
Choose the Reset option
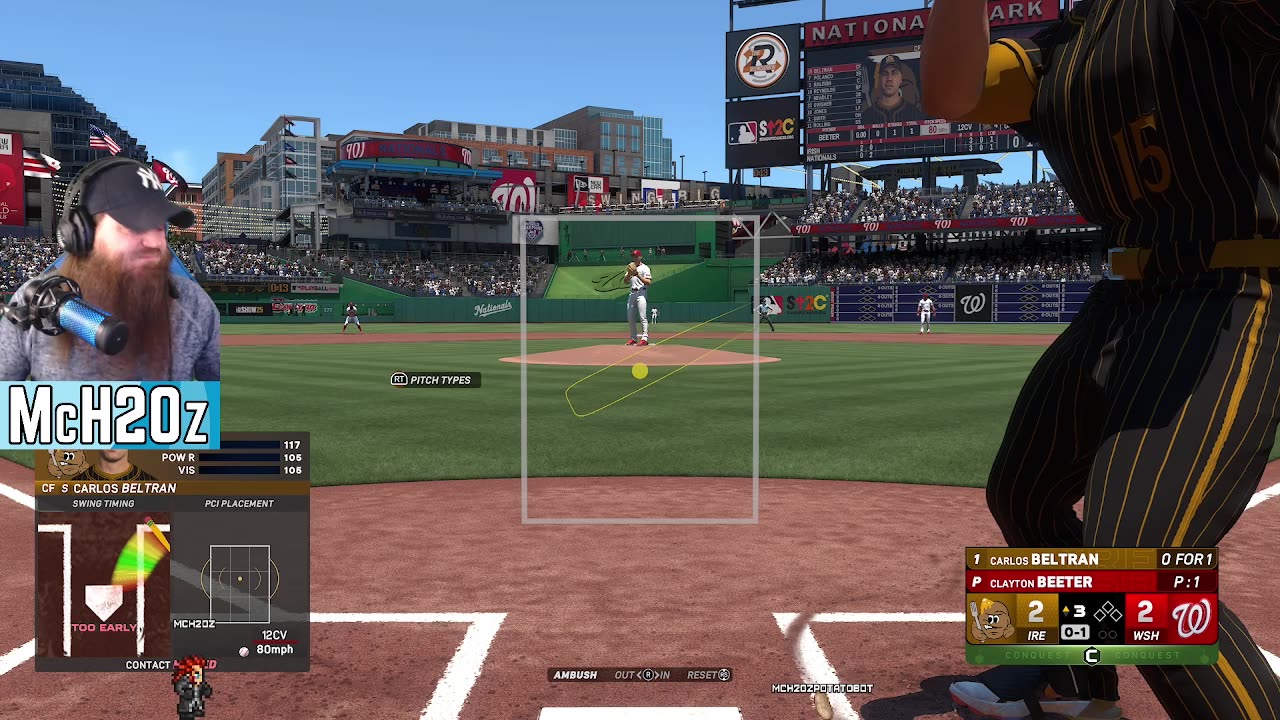[x=708, y=675]
